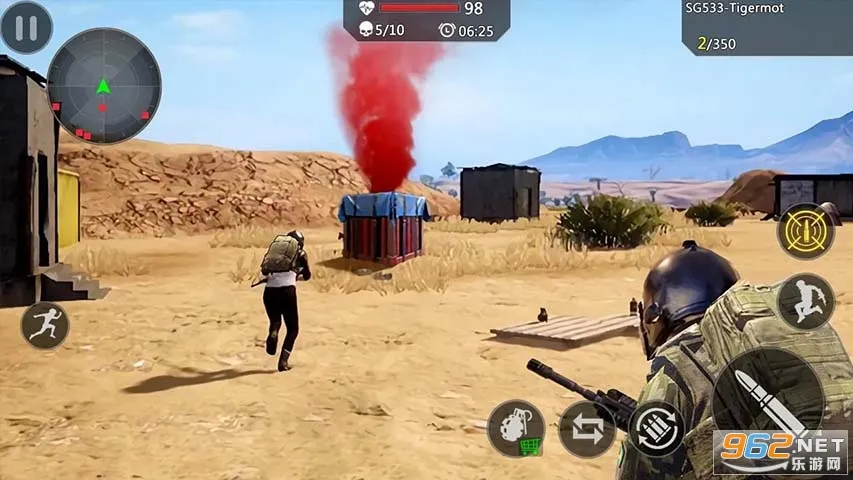Open the grenade shop button

(516, 428)
